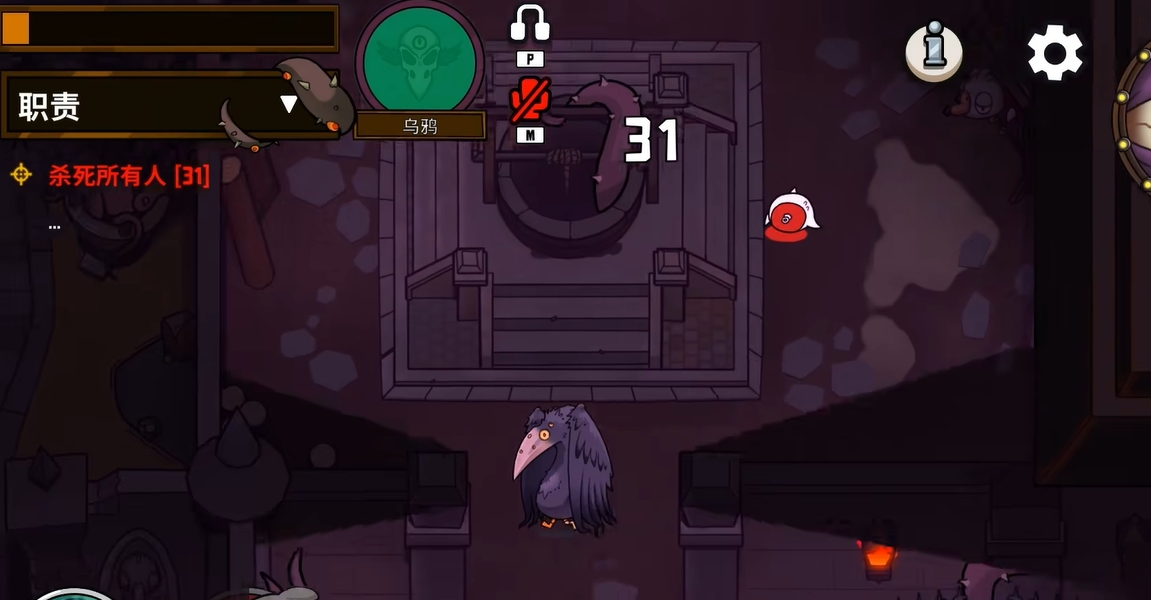1151x600 pixels.
Task: Unmute the crossed-out microphone icon
Action: 530,101
